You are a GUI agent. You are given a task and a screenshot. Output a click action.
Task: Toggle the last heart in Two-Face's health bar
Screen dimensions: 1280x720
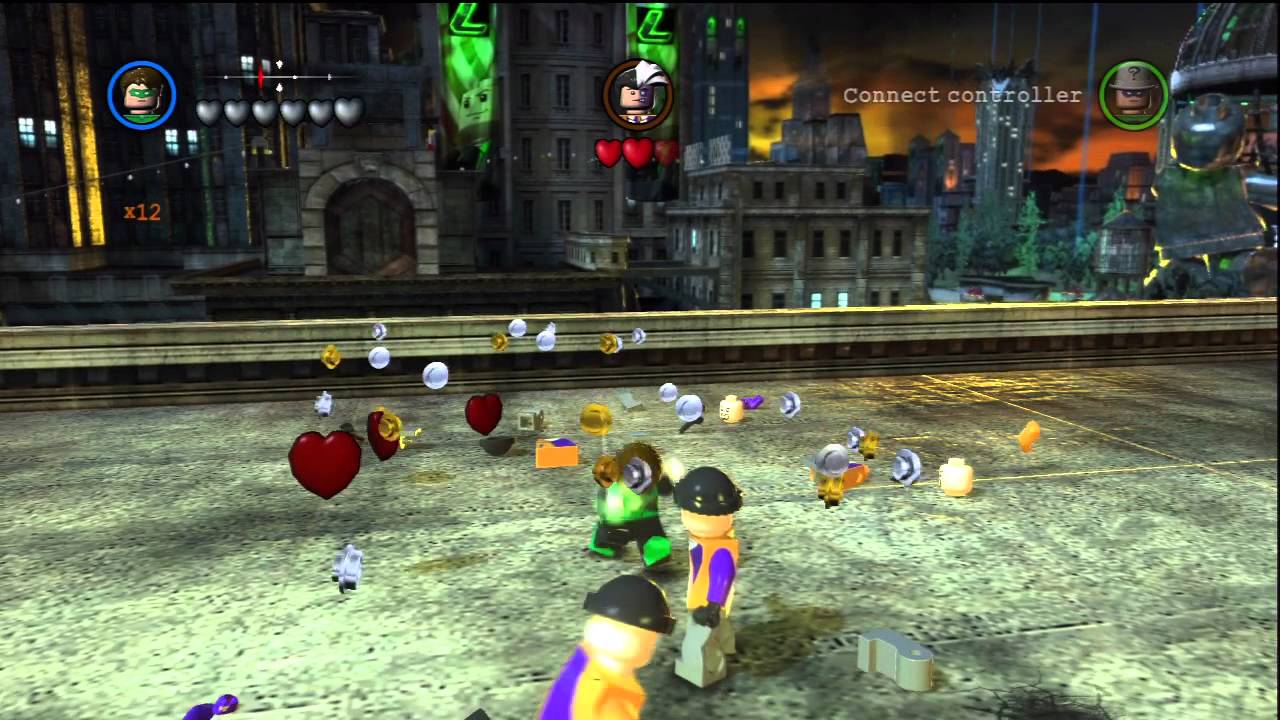[668, 153]
